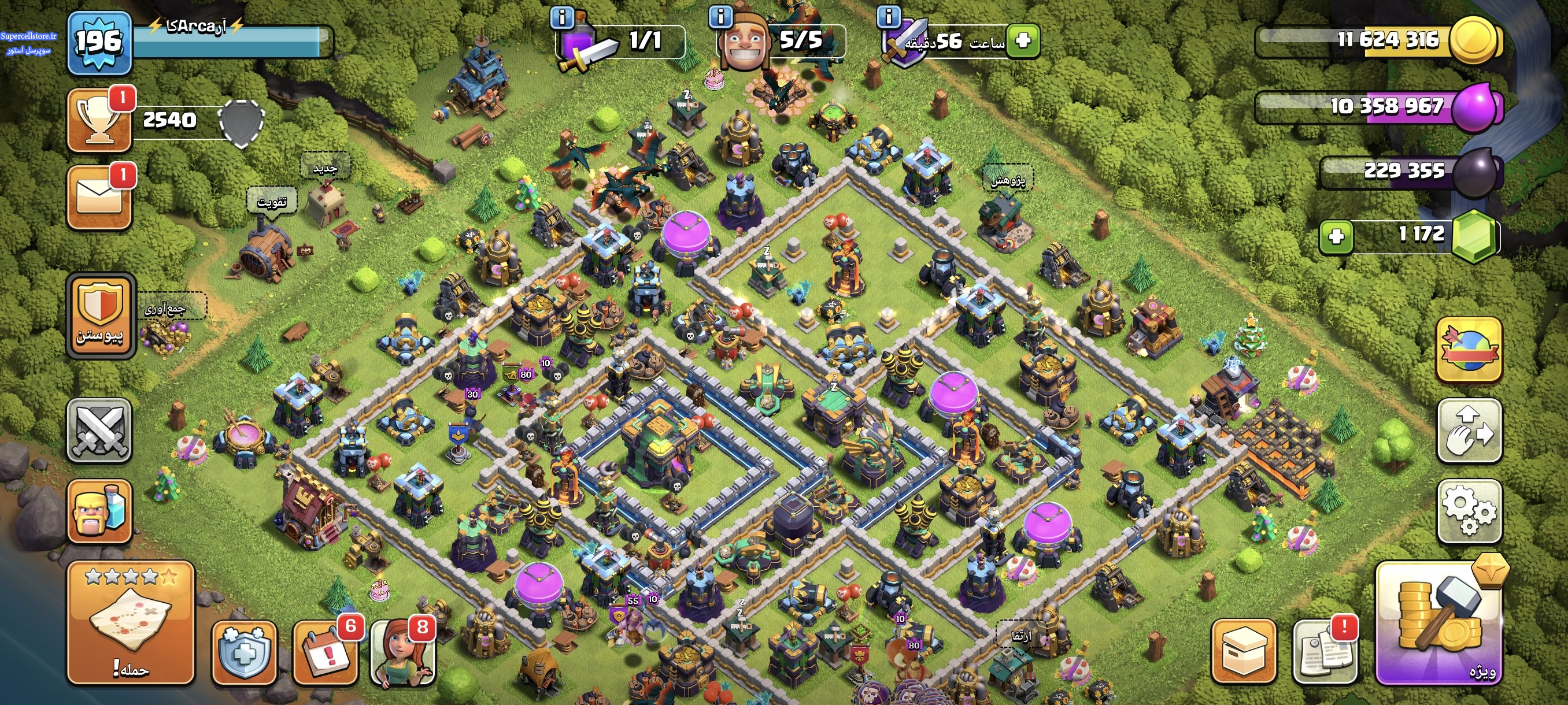Open the settings gears button
Screen dimensions: 1568x705
click(1469, 510)
